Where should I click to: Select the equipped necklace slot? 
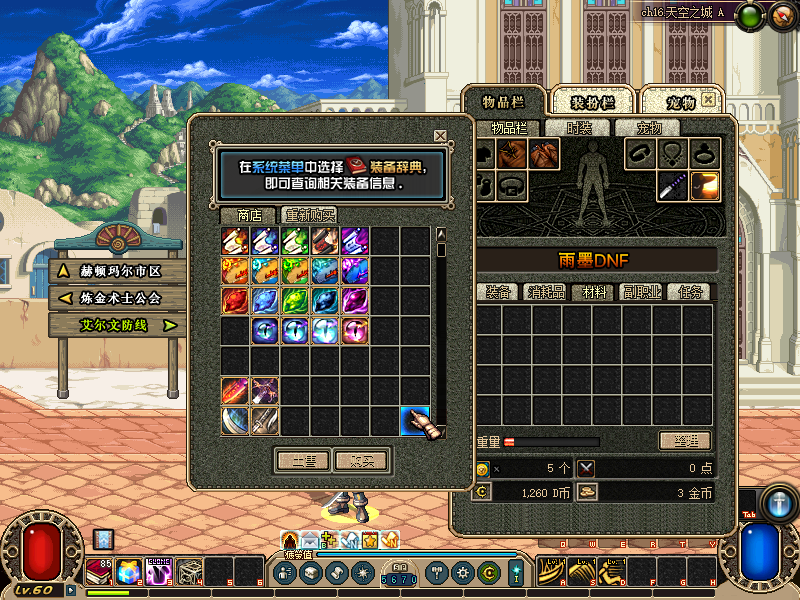[672, 153]
